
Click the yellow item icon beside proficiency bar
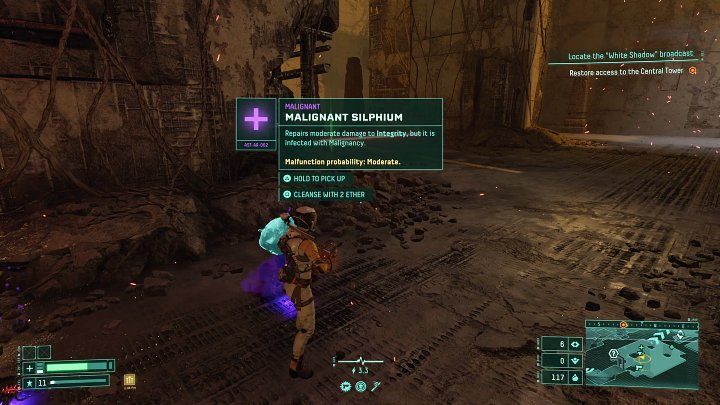129,380
